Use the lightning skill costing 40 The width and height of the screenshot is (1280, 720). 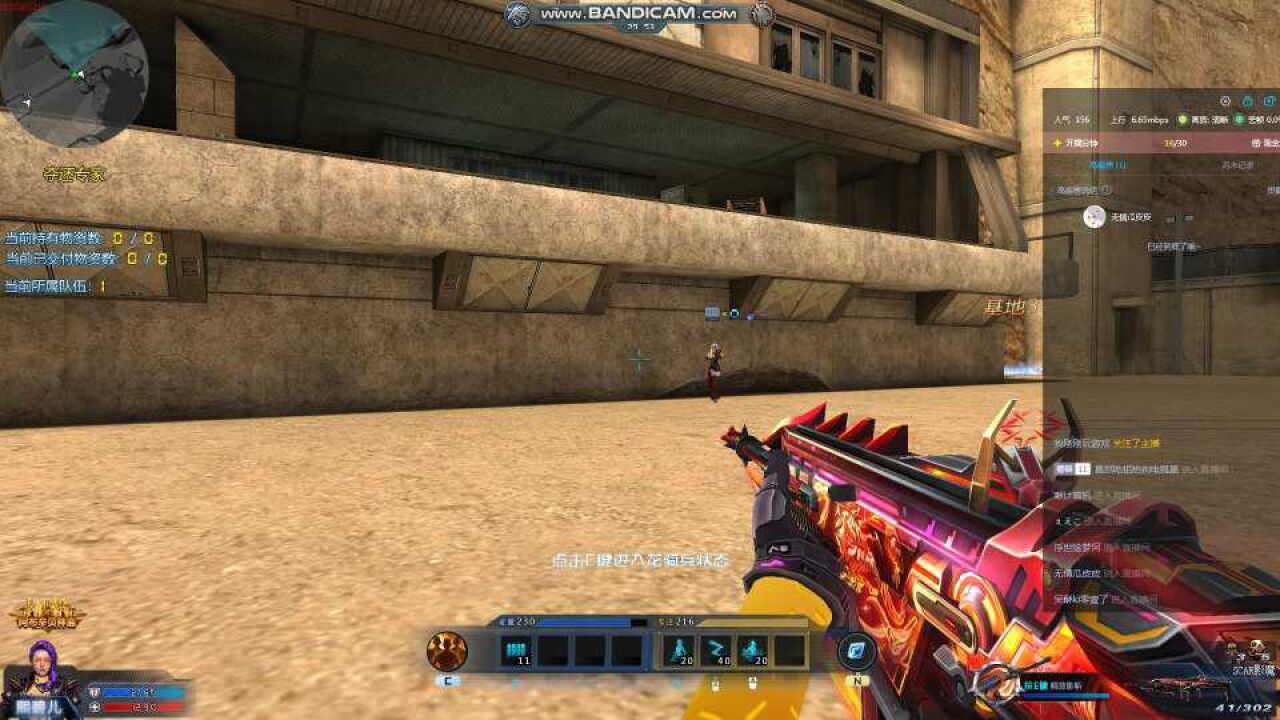[x=715, y=651]
